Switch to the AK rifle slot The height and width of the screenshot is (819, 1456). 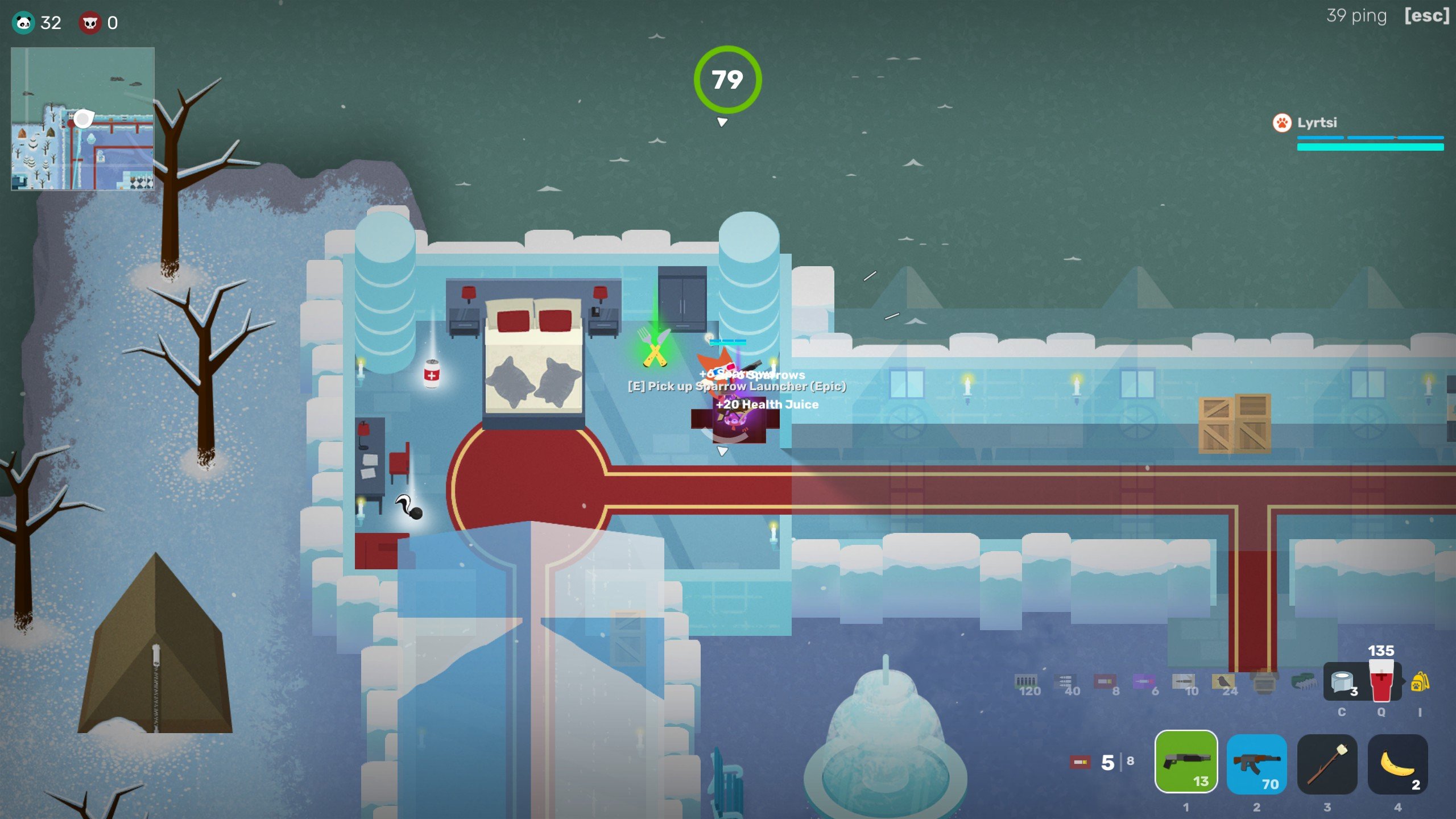(x=1256, y=763)
